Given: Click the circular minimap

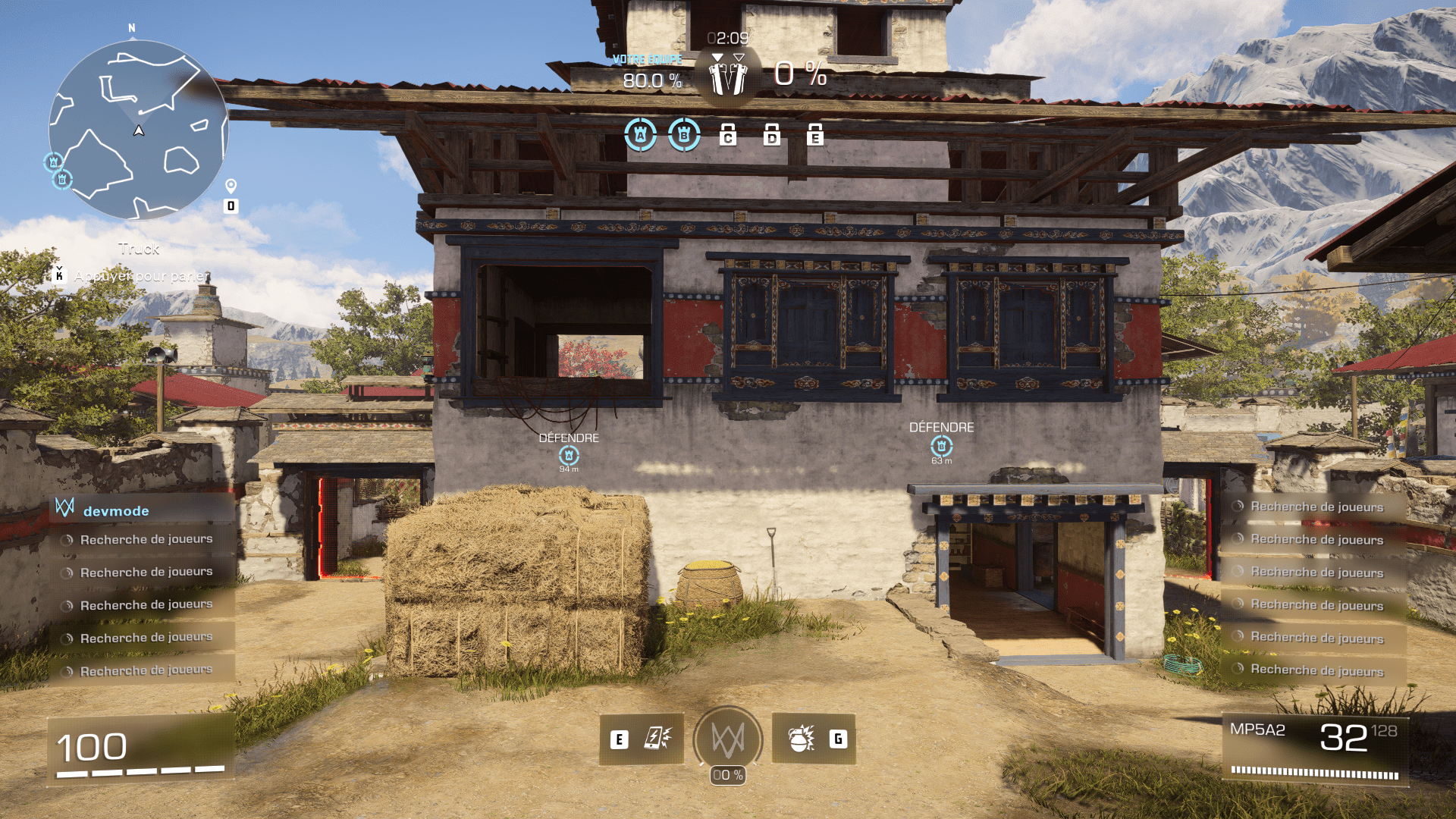Looking at the screenshot, I should 138,130.
